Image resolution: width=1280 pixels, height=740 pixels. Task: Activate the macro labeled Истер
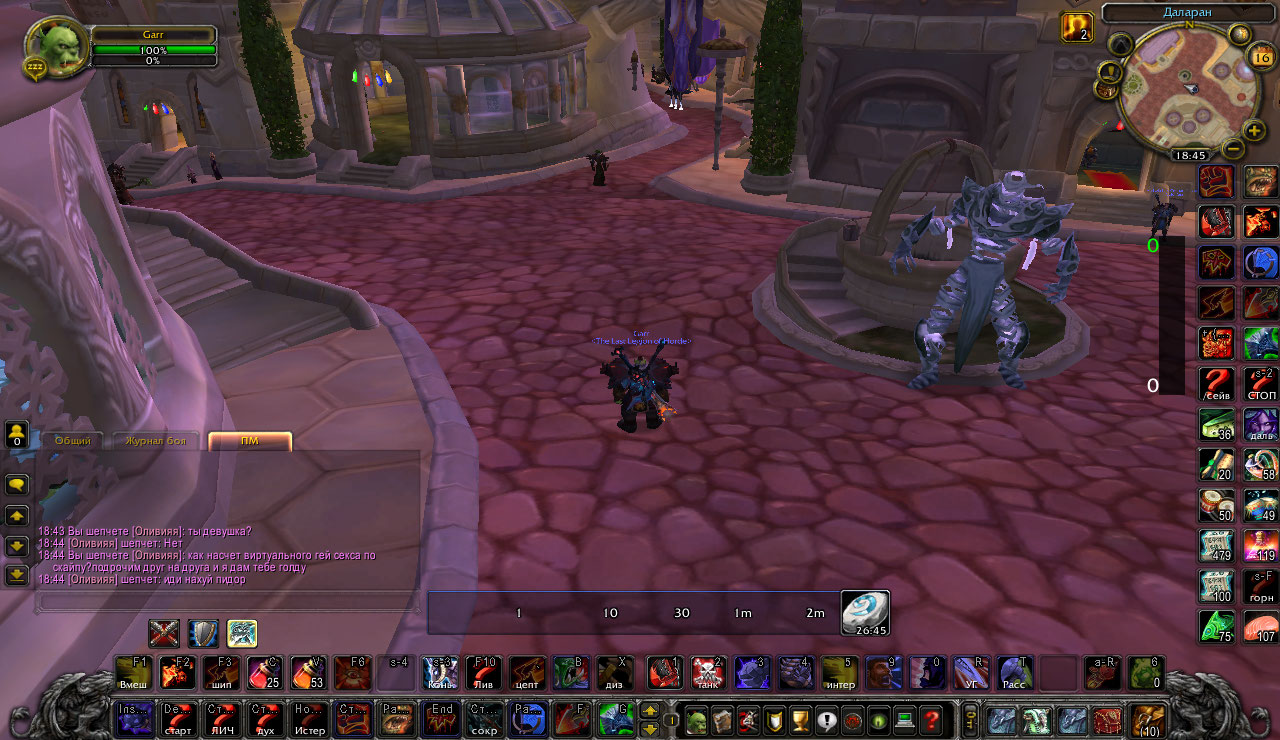click(310, 719)
